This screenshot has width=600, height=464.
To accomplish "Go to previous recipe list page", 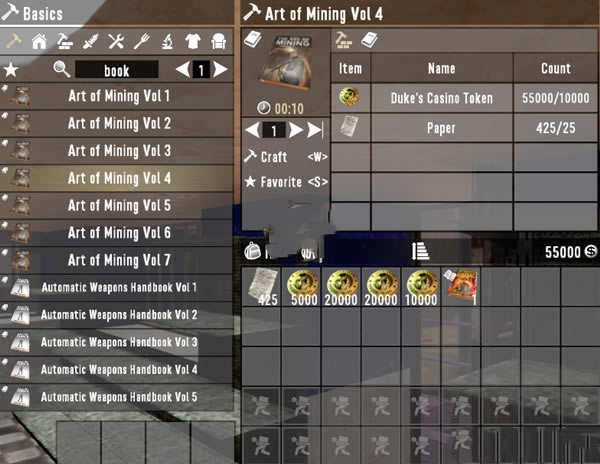I will click(182, 70).
